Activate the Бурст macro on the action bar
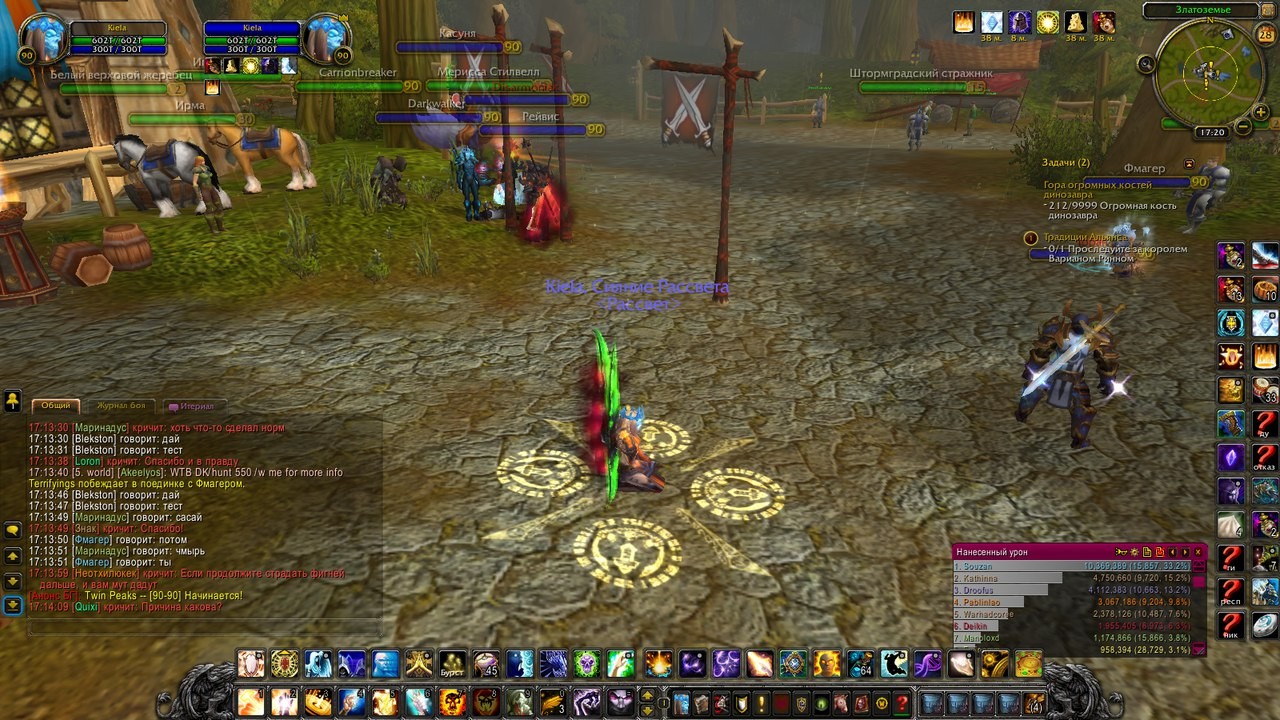The width and height of the screenshot is (1280, 720). [453, 664]
